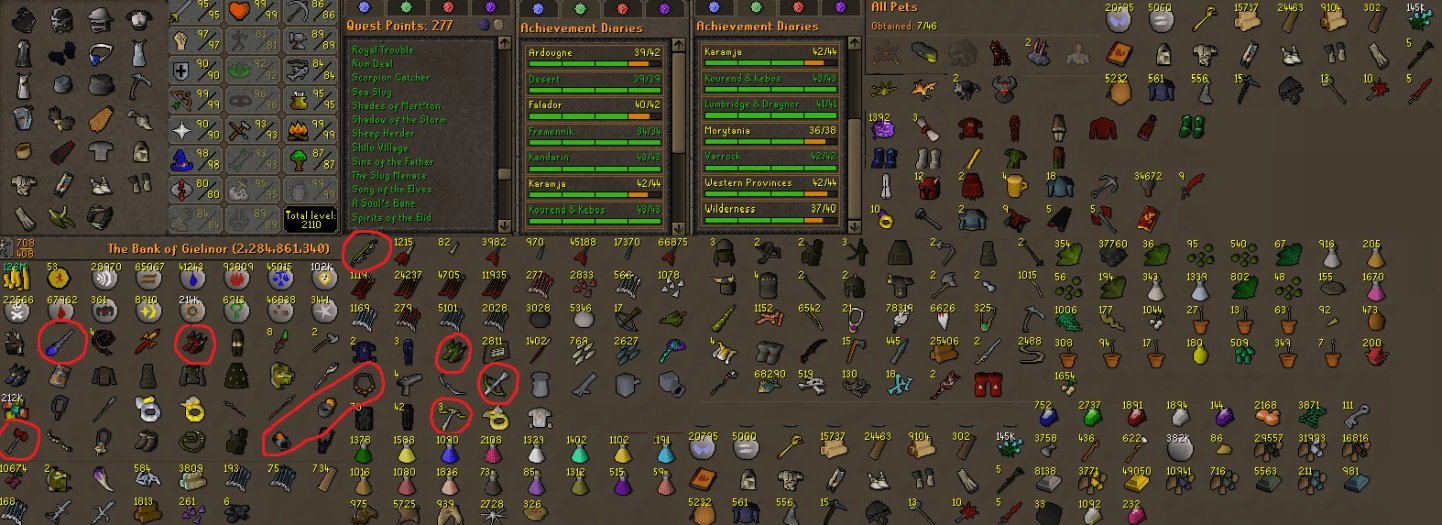The image size is (1442, 525).
Task: Select the Firemaking campfire skill
Action: (299, 128)
